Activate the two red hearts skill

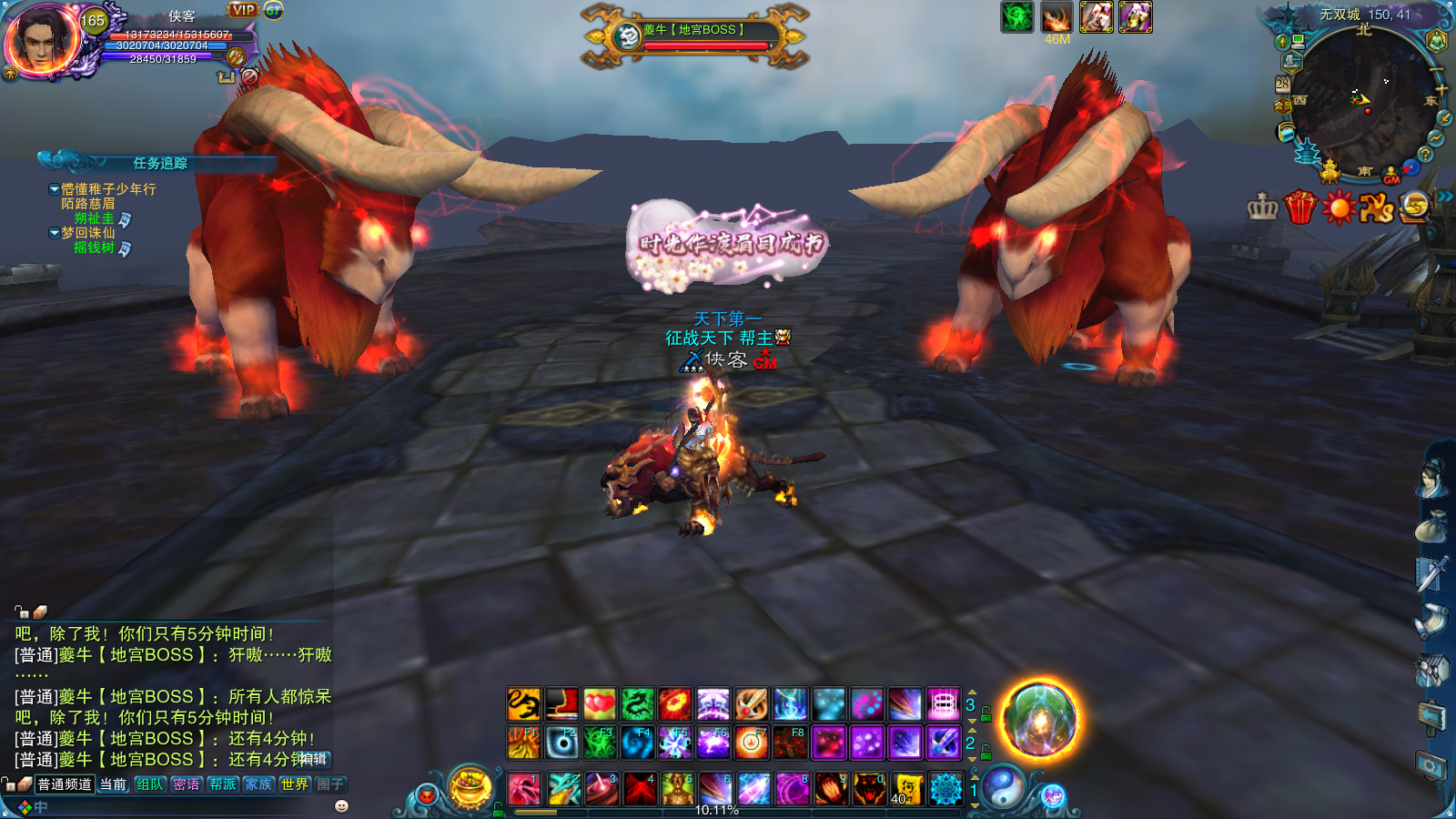pyautogui.click(x=599, y=704)
